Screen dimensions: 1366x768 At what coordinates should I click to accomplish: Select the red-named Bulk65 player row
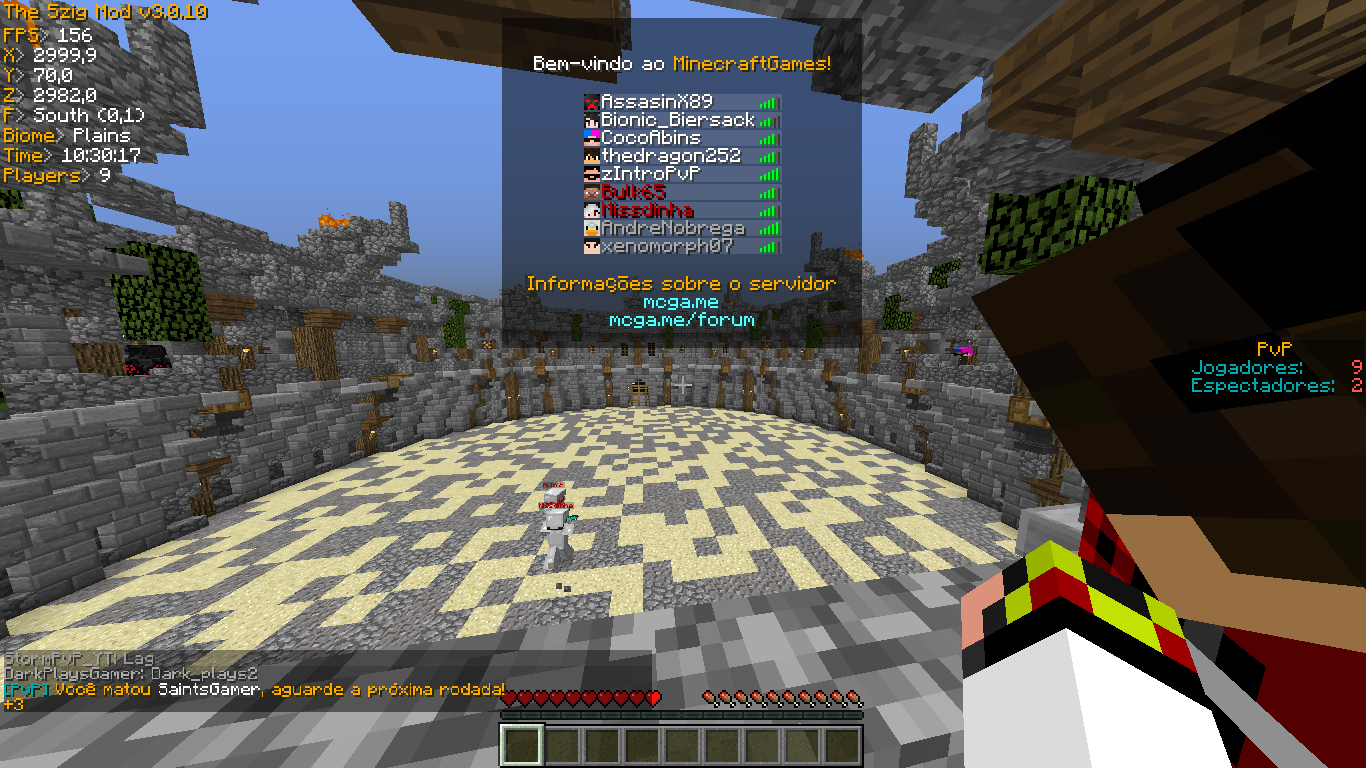(x=634, y=192)
